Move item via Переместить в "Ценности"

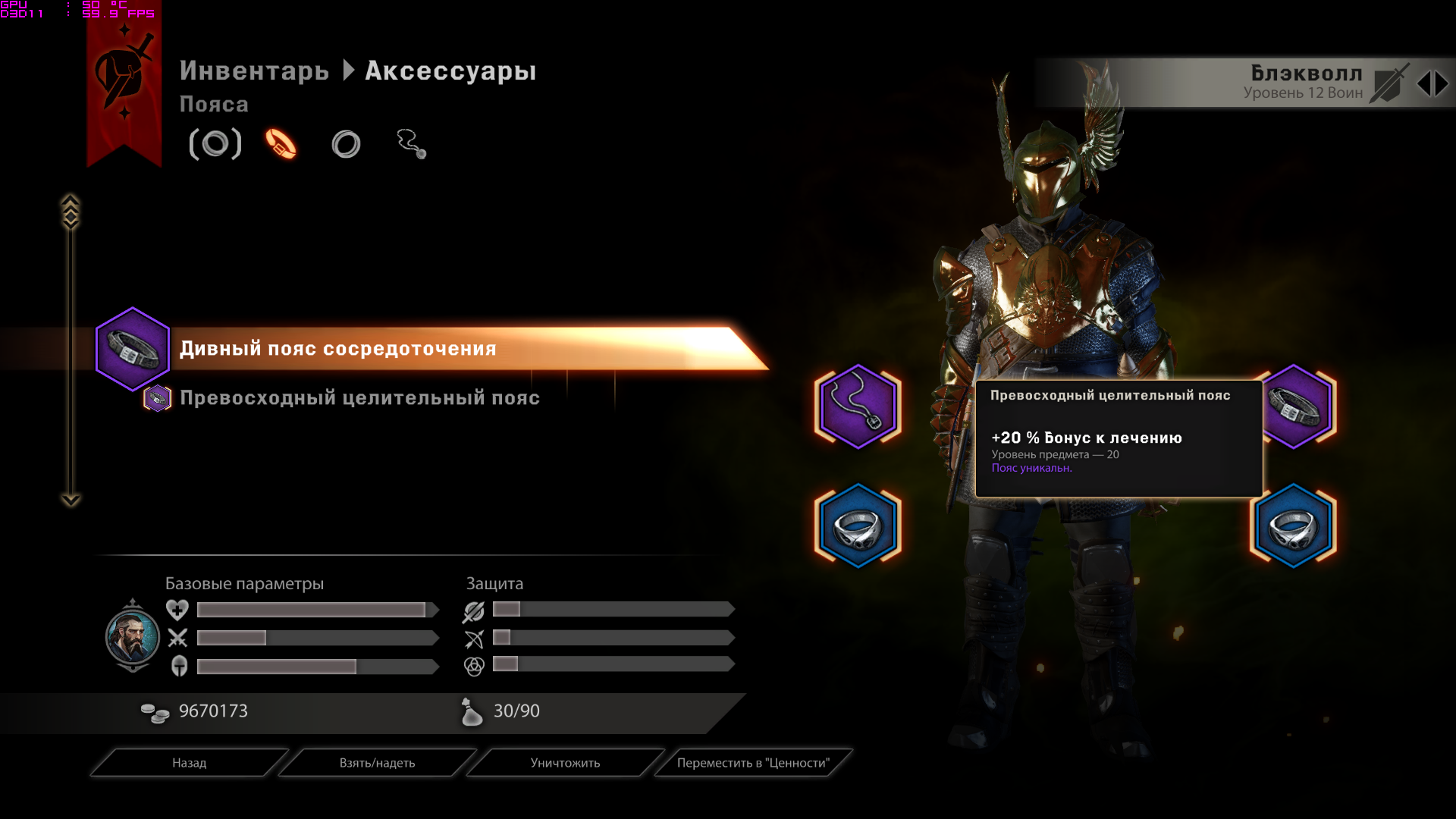pos(753,763)
